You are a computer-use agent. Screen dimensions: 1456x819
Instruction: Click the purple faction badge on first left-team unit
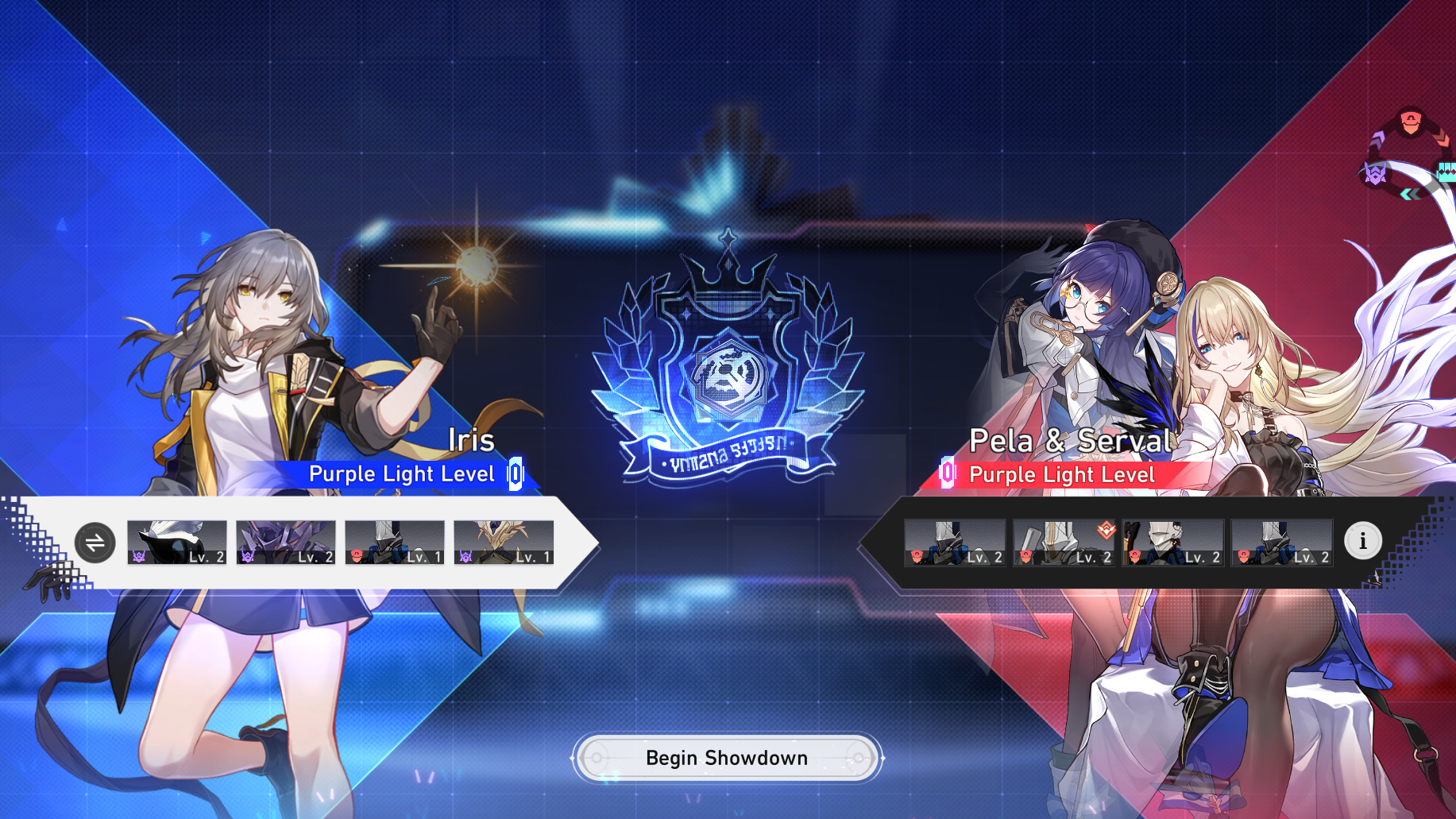139,557
